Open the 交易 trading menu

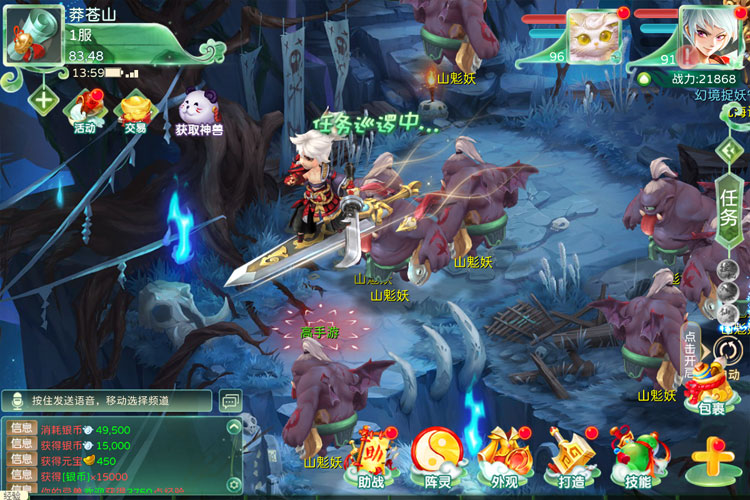(x=135, y=110)
